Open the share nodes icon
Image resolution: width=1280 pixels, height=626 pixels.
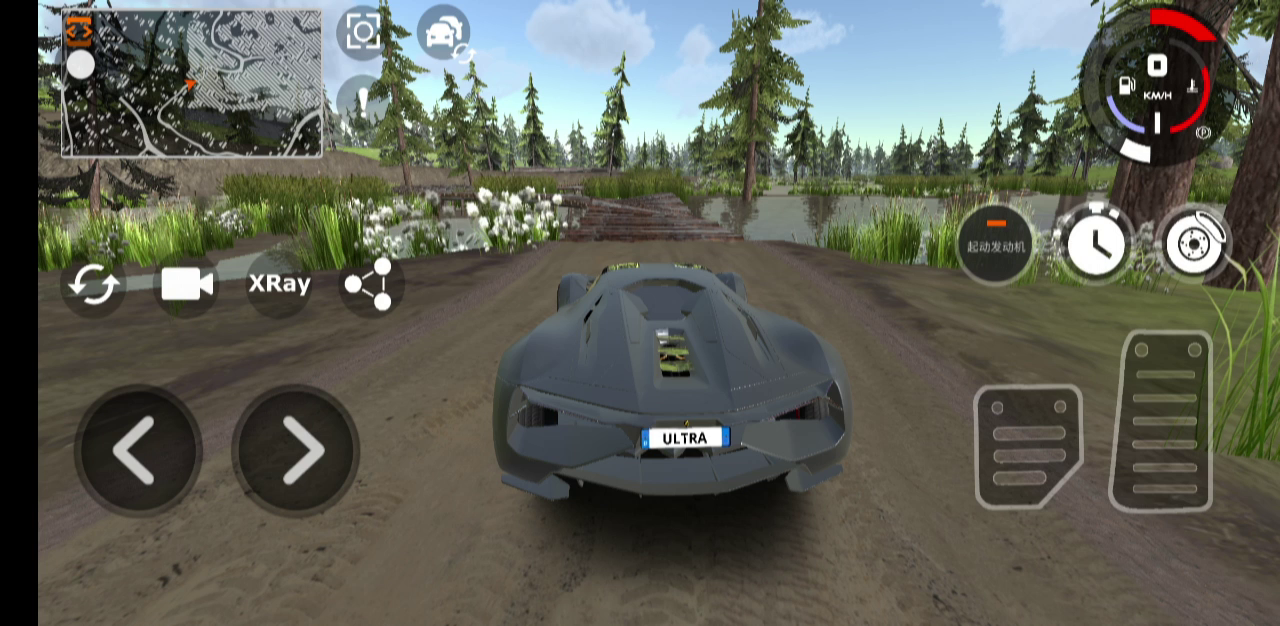[x=369, y=284]
